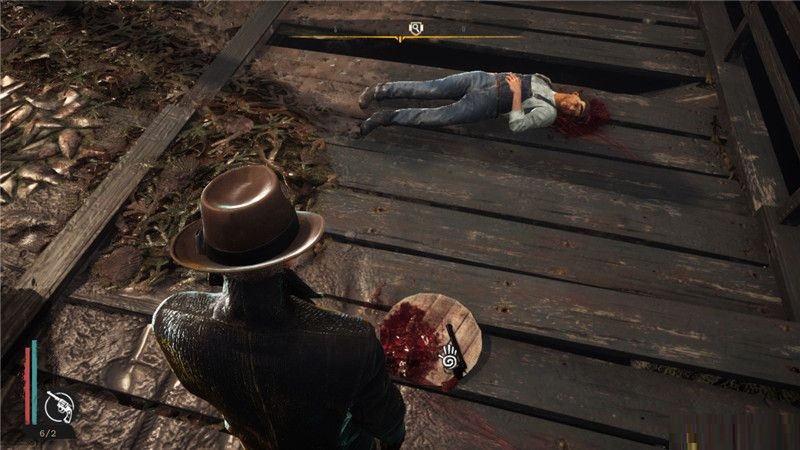Select the revolver weapon icon

point(57,407)
